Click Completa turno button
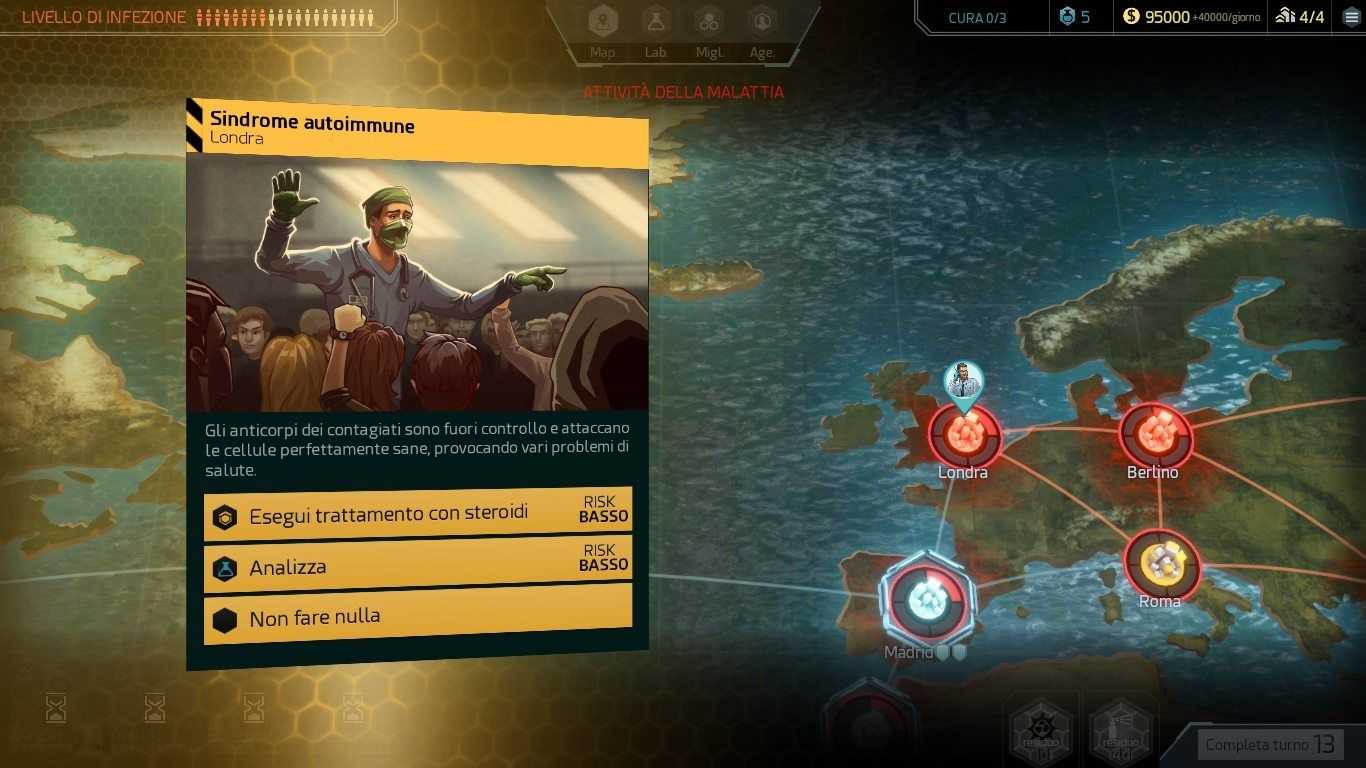Screen dimensions: 1366x768 coord(1269,744)
